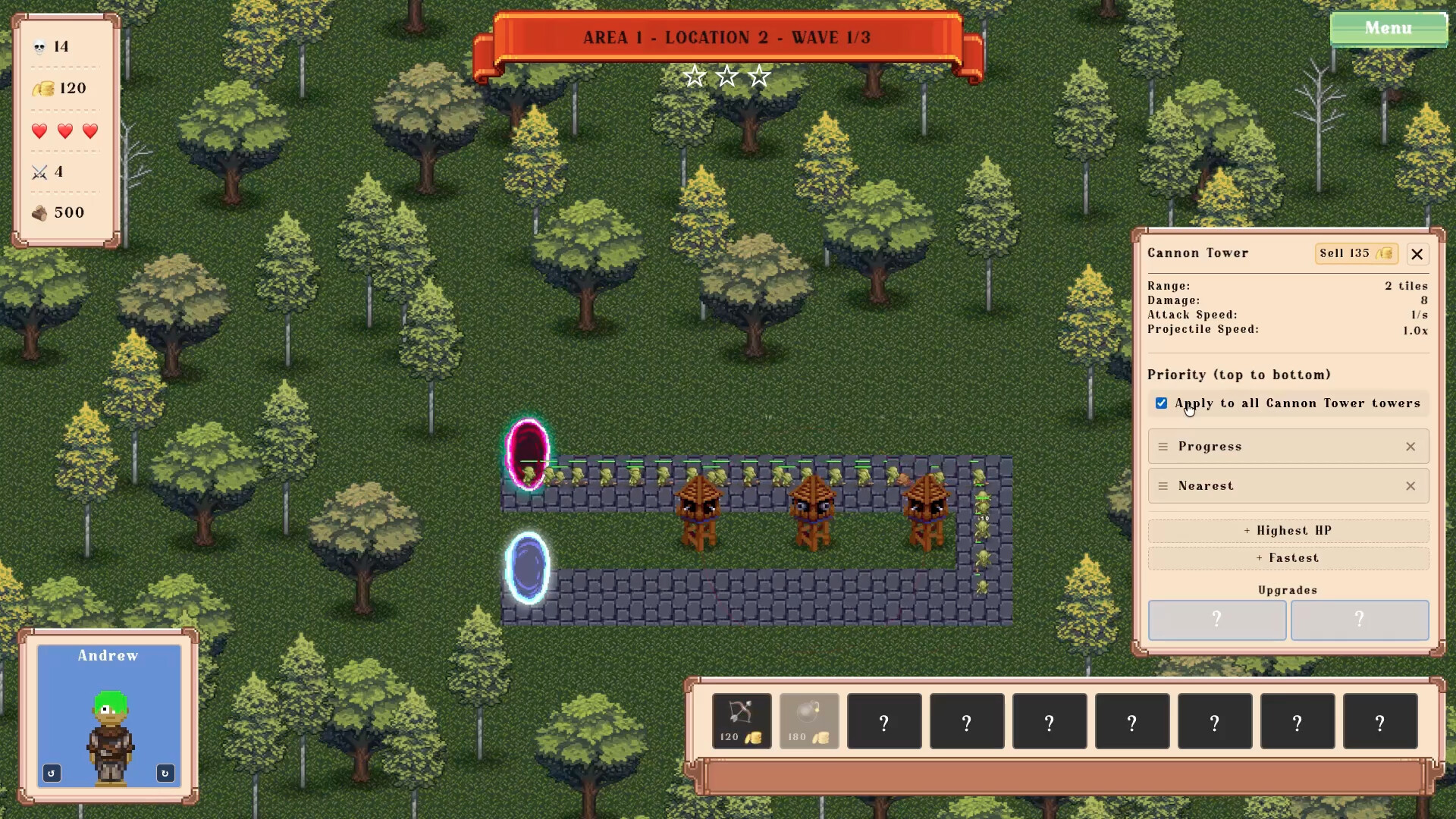
Task: Open the drag handle on the Progress priority
Action: (x=1165, y=447)
